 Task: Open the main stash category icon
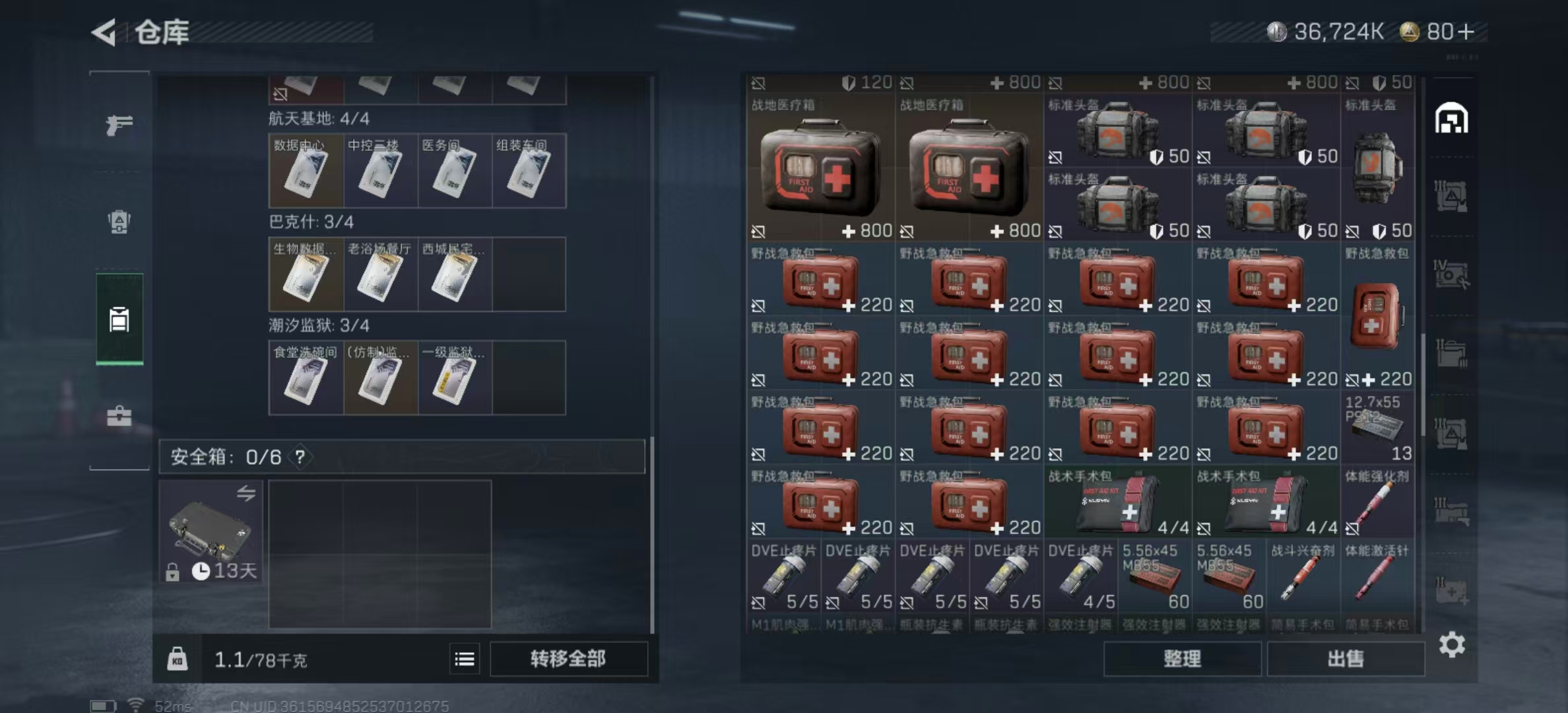[x=1451, y=119]
